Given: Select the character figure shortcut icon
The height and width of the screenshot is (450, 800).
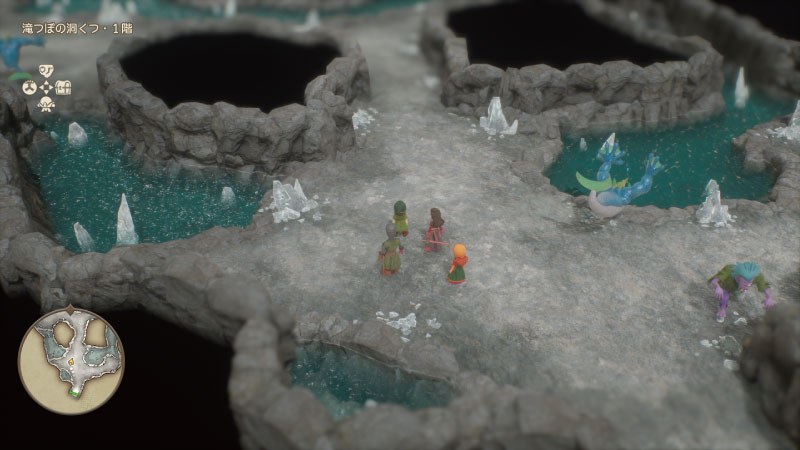Looking at the screenshot, I should (x=46, y=104).
